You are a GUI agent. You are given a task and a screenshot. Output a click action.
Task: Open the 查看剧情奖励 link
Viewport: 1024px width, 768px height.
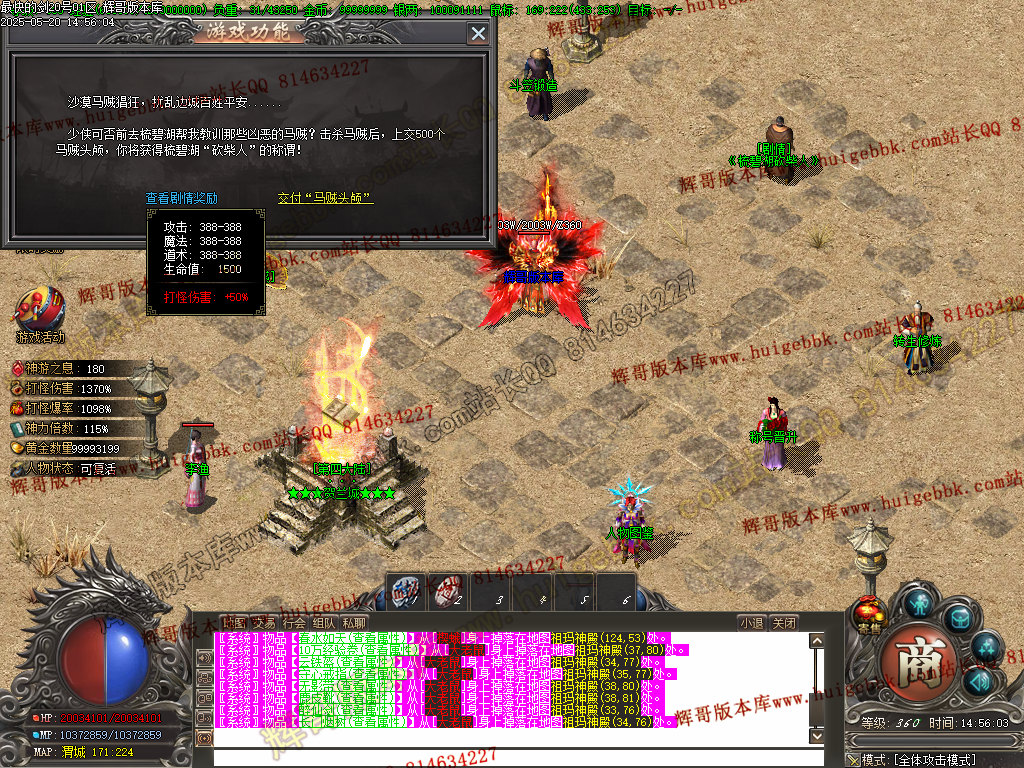(182, 198)
